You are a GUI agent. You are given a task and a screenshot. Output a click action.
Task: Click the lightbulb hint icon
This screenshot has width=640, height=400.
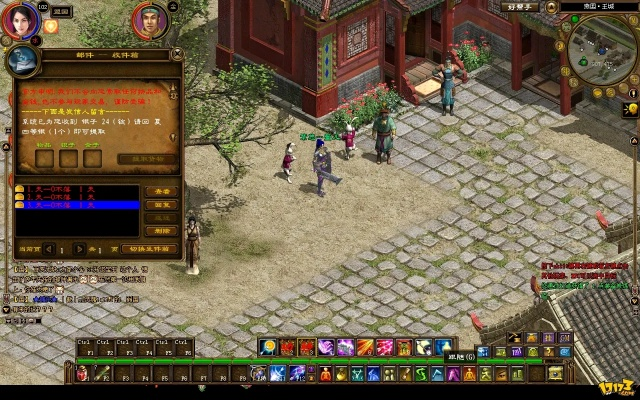point(632,108)
